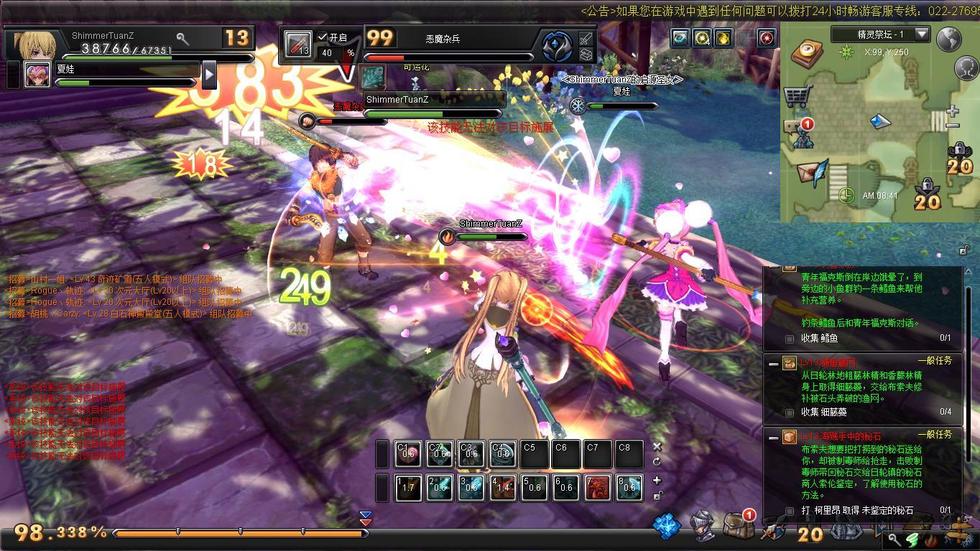Expand the arrow beside the pet bar
Image resolution: width=980 pixels, height=551 pixels.
209,74
